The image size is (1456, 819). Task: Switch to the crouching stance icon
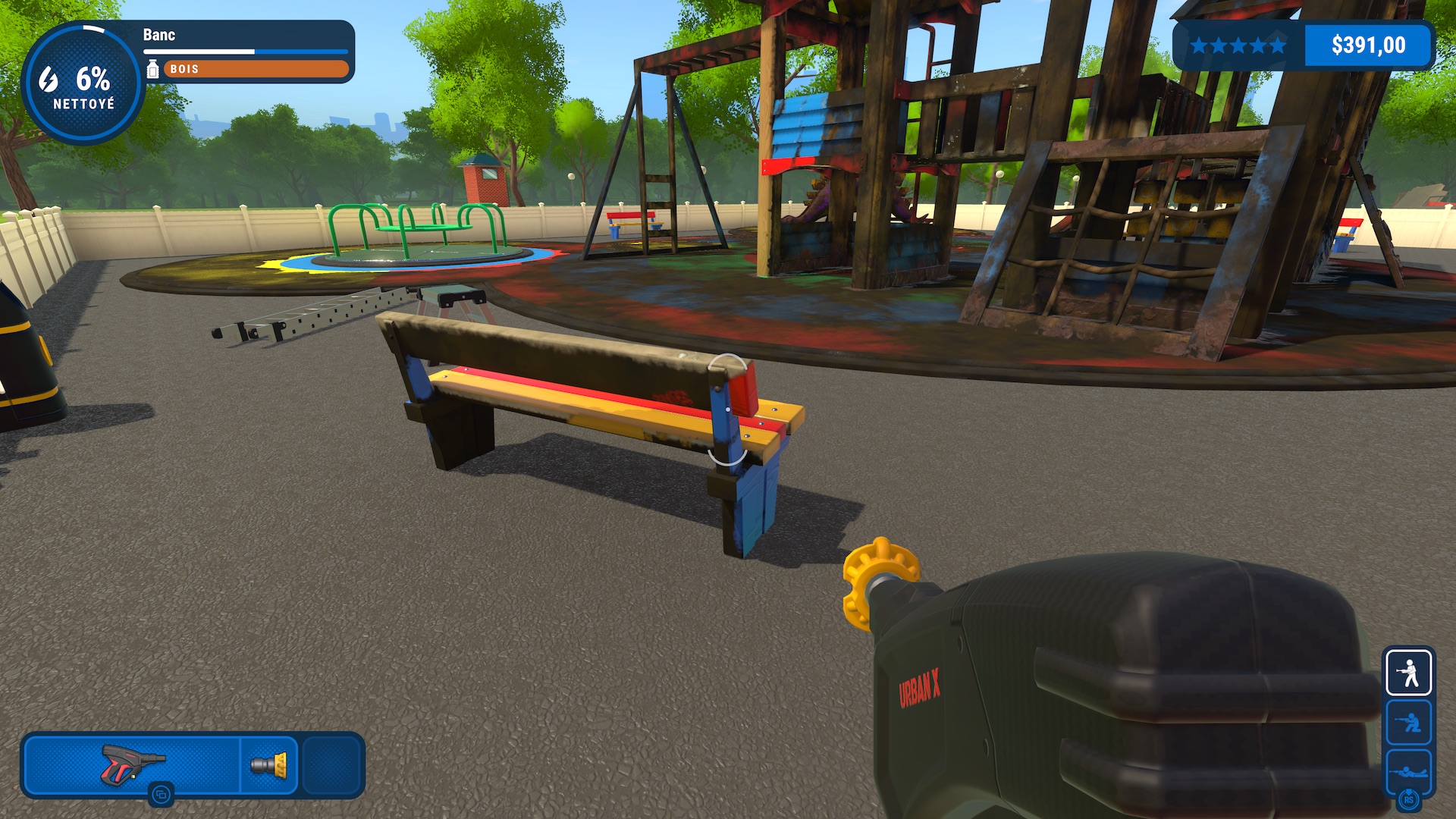pos(1408,723)
